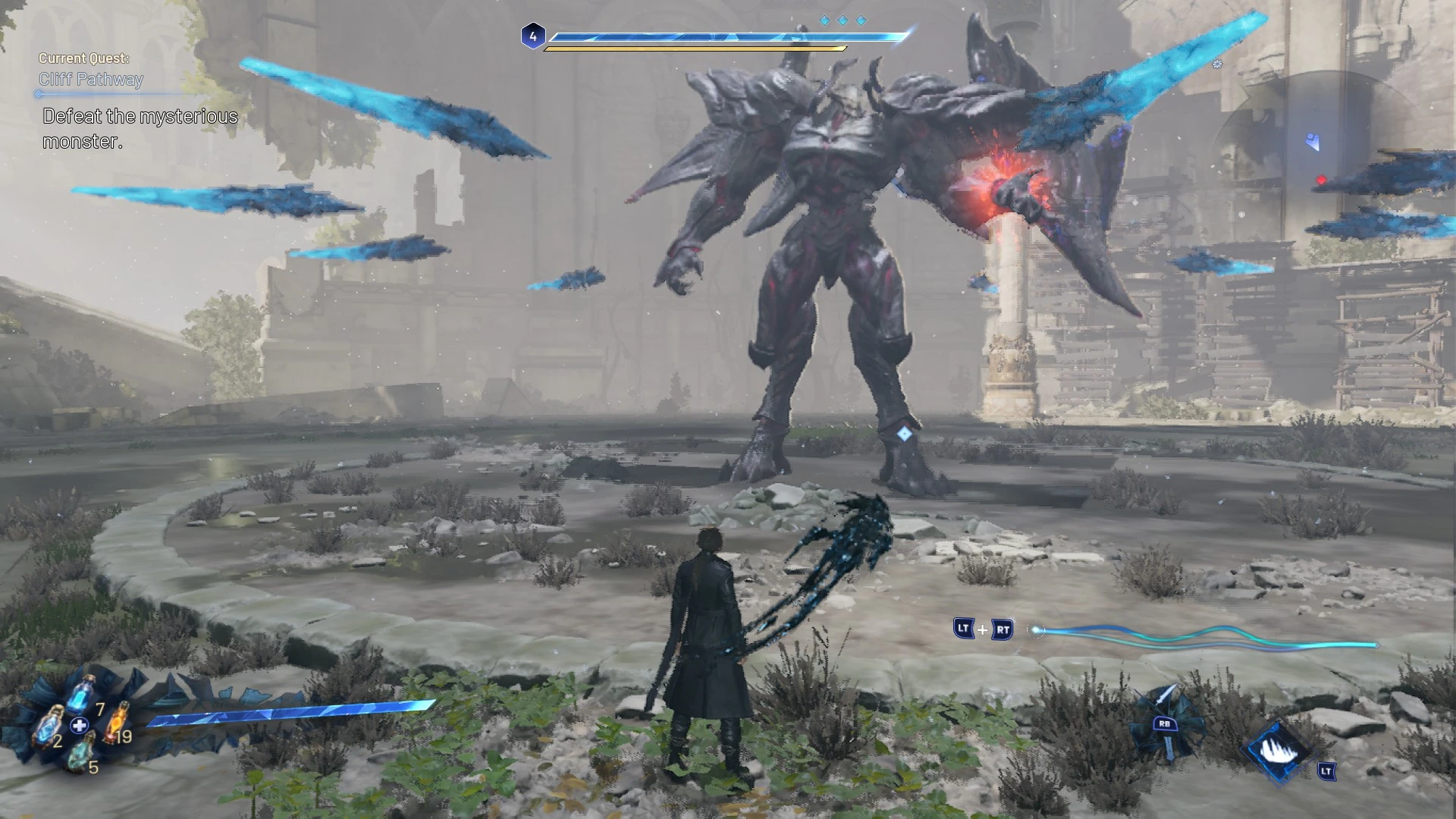Open the Cliff Pathway quest tracker
The width and height of the screenshot is (1456, 819).
pos(91,79)
